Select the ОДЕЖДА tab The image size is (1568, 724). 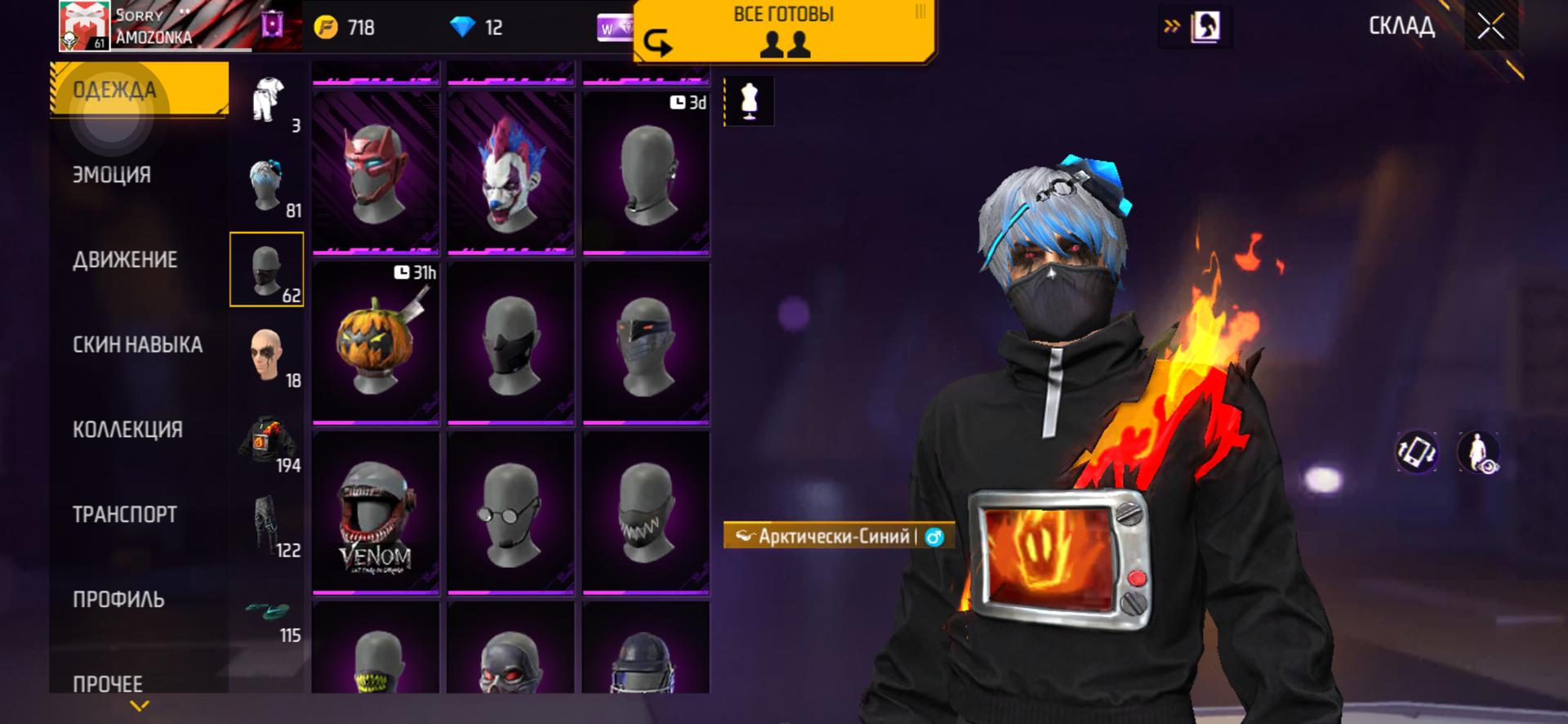pyautogui.click(x=114, y=90)
